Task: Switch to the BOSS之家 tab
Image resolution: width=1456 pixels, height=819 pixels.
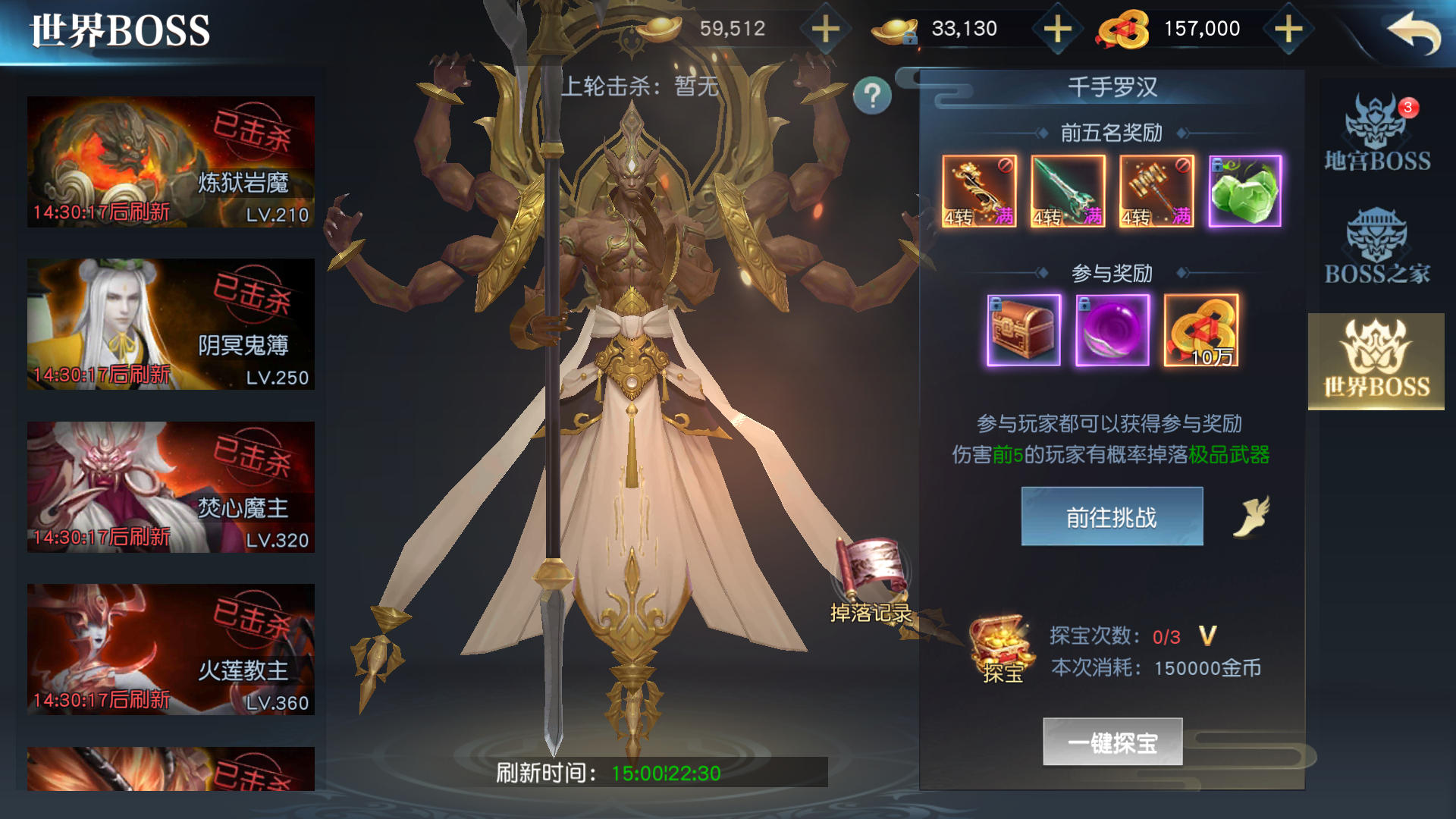Action: coord(1376,246)
